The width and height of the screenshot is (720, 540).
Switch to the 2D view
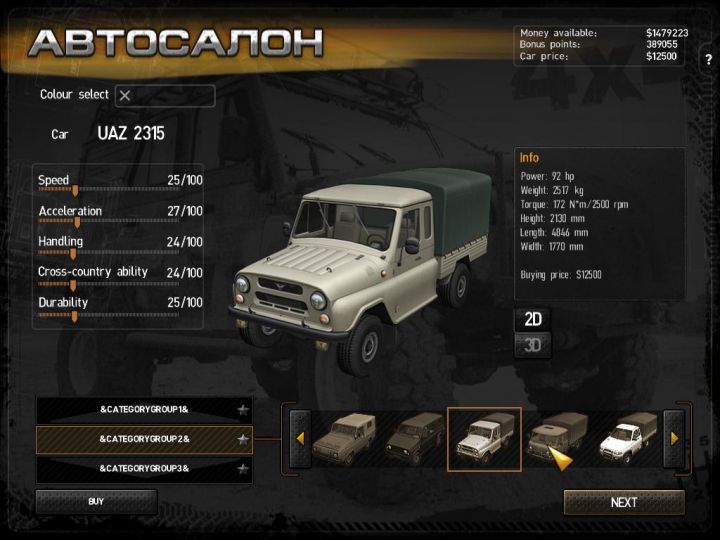[x=533, y=320]
